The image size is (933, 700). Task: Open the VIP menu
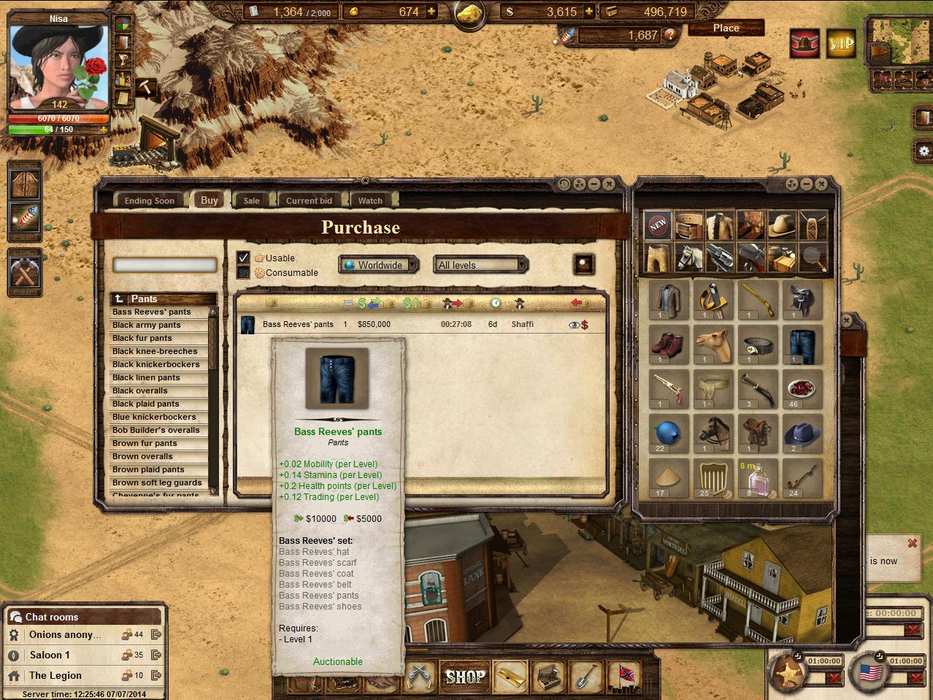coord(841,44)
